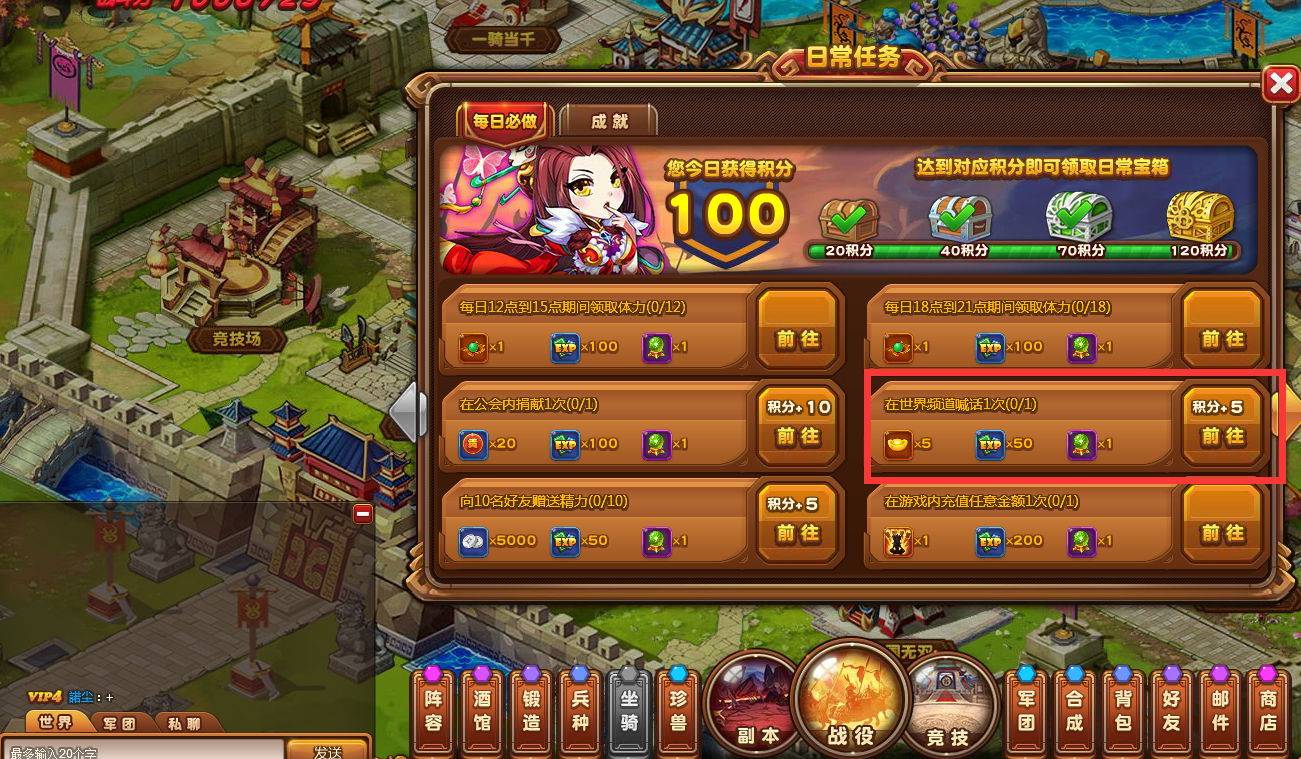
Task: Minimize the chat panel with the red minus
Action: coord(363,514)
